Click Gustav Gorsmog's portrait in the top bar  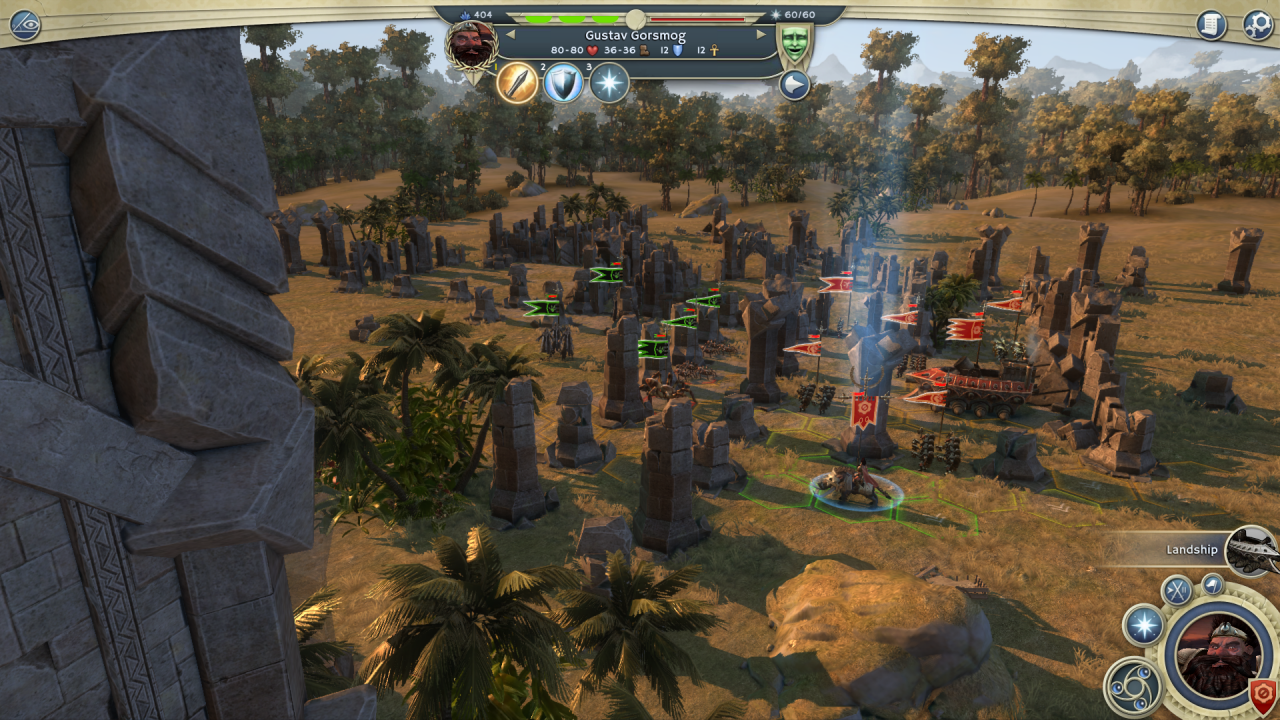coord(470,45)
